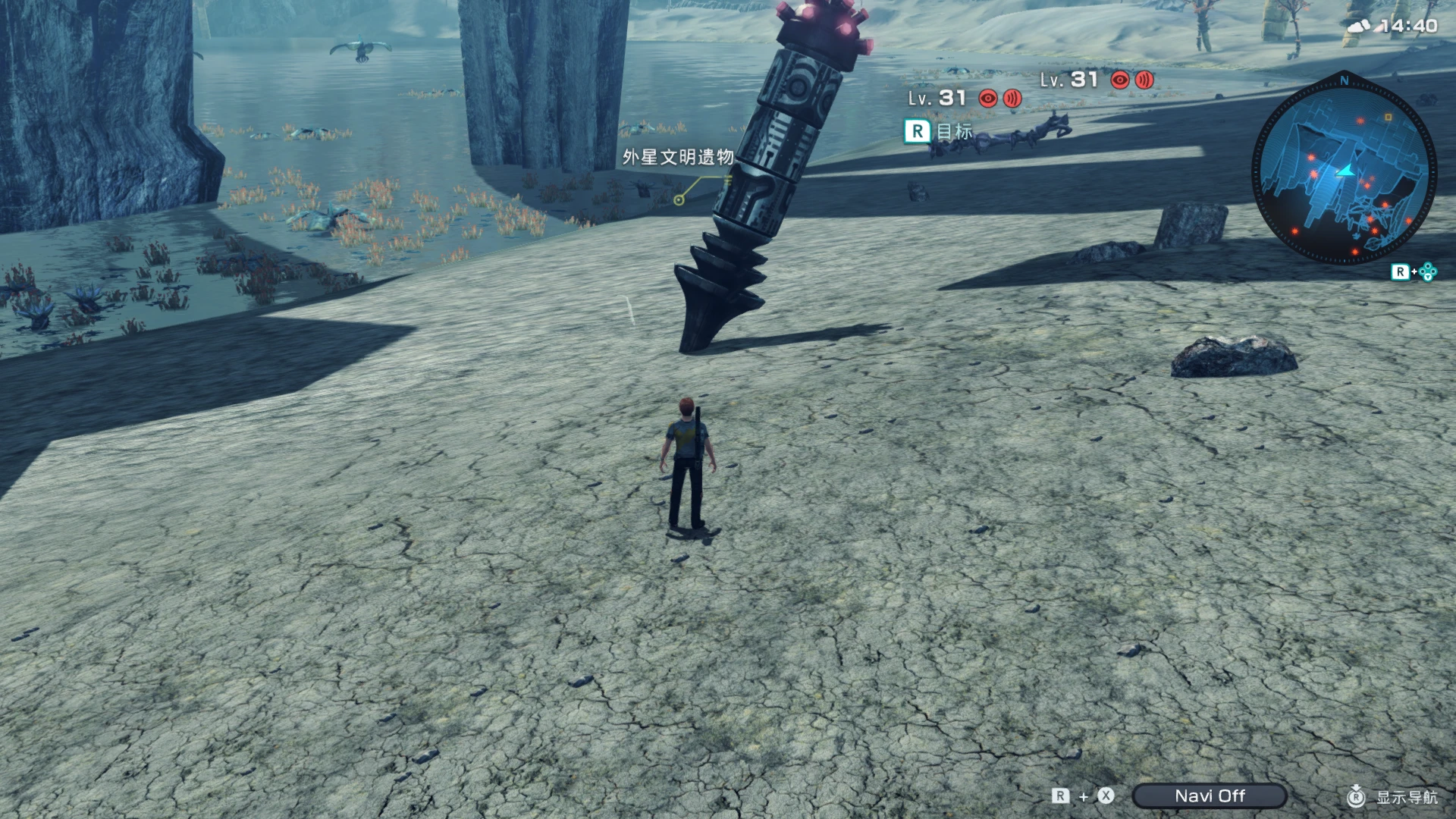Toggle navigation with the Navi Off button
Screen dimensions: 1456x819
click(x=1211, y=795)
